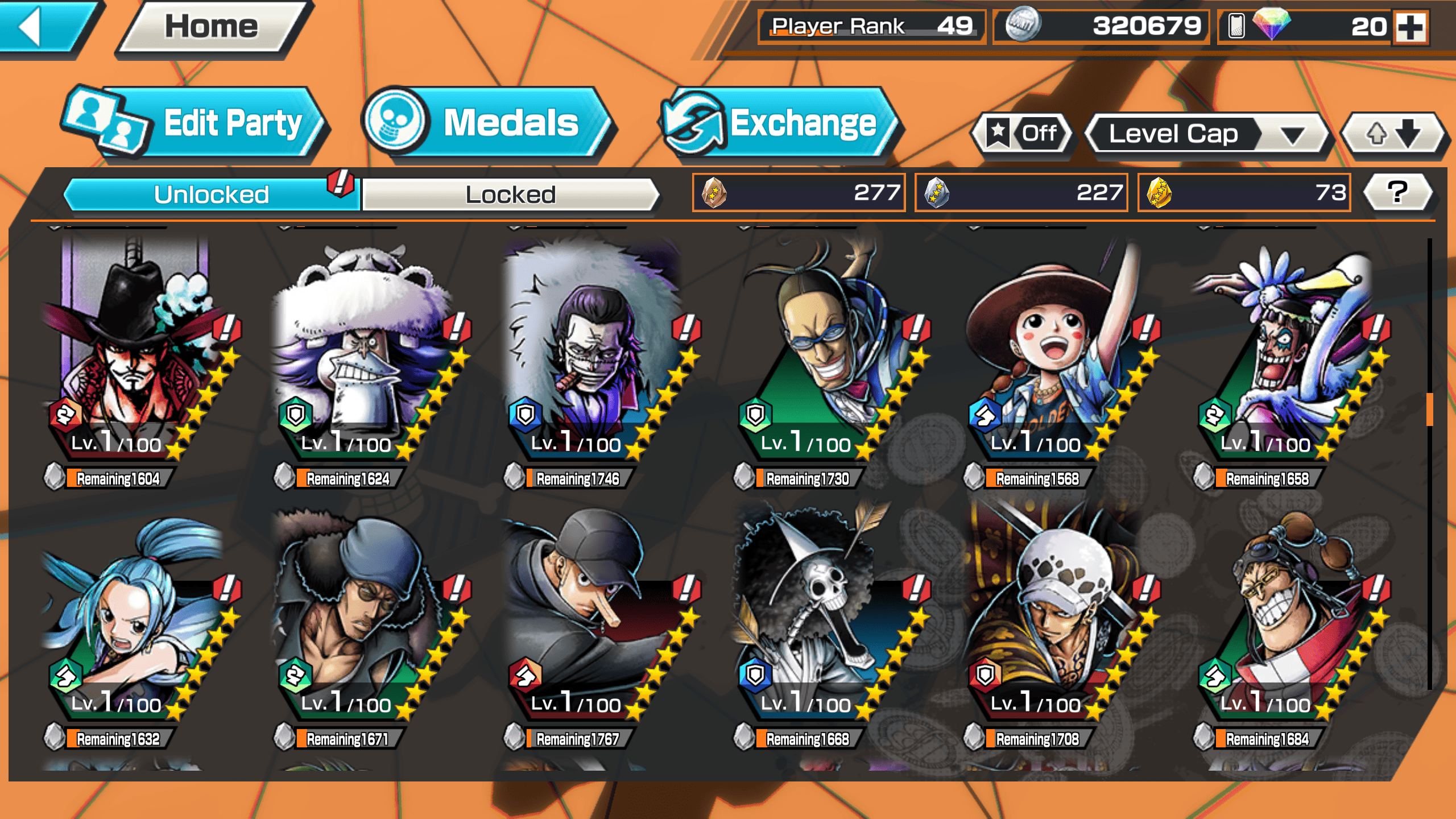
Task: Open the Exchange menu
Action: (x=779, y=123)
